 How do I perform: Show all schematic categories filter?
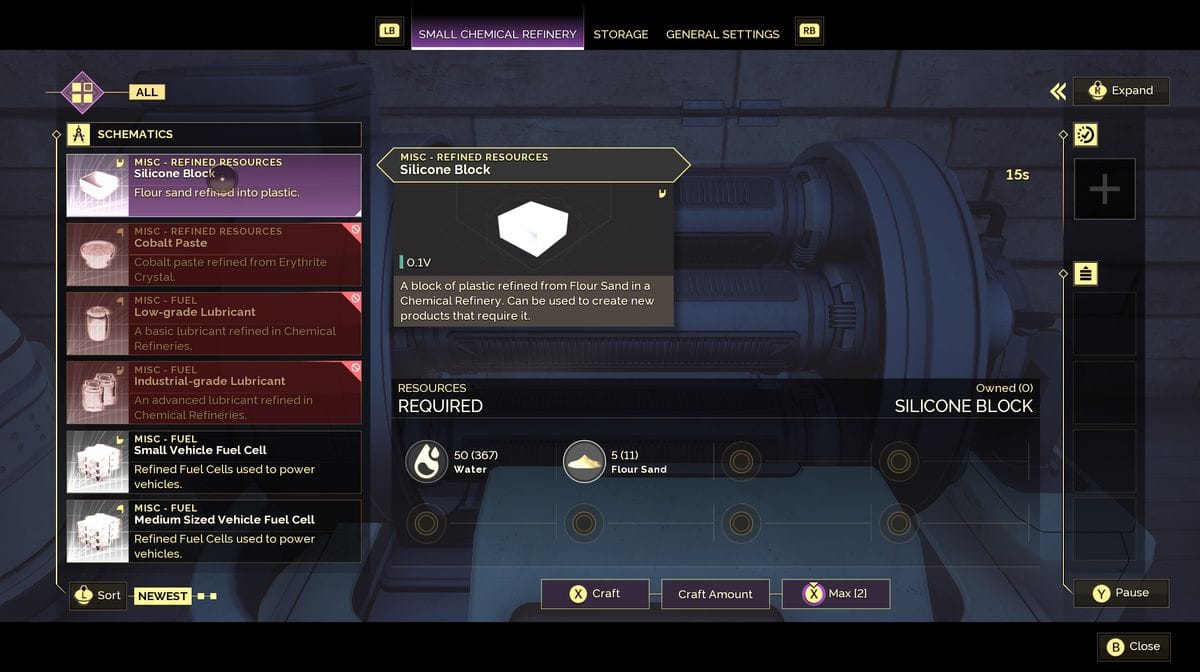tap(146, 92)
